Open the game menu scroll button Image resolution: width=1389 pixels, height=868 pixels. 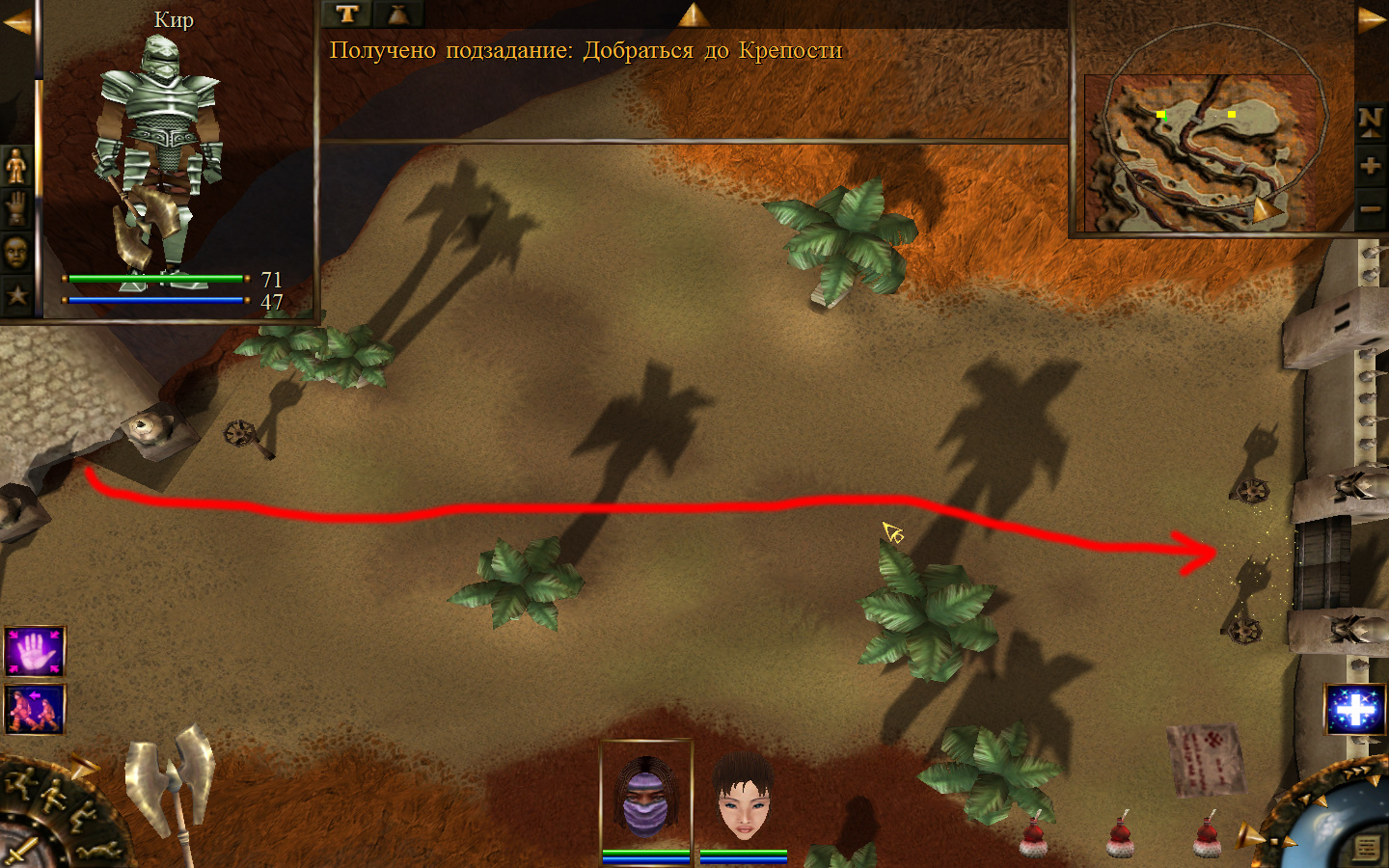[1367, 847]
